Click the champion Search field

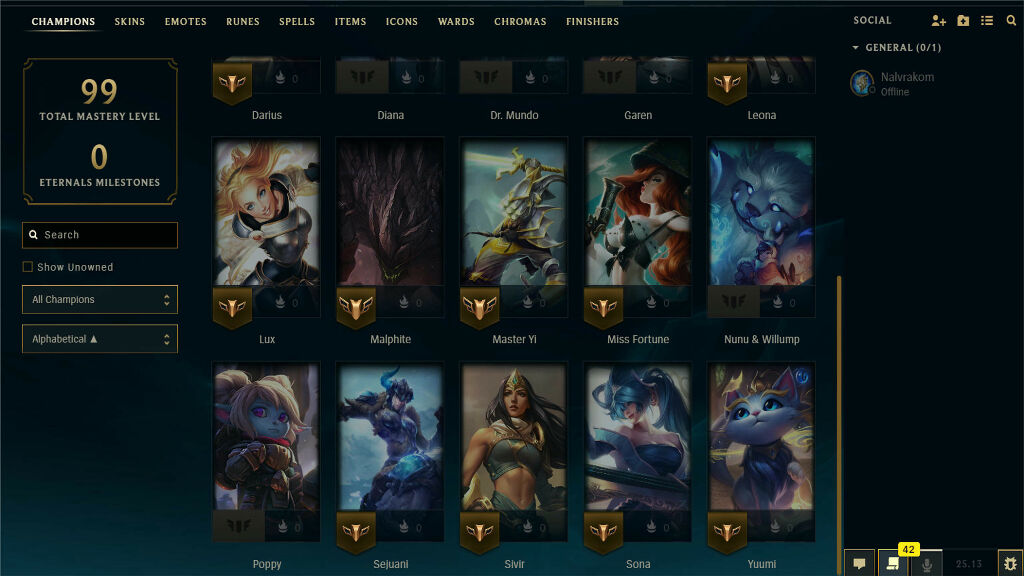click(x=100, y=235)
